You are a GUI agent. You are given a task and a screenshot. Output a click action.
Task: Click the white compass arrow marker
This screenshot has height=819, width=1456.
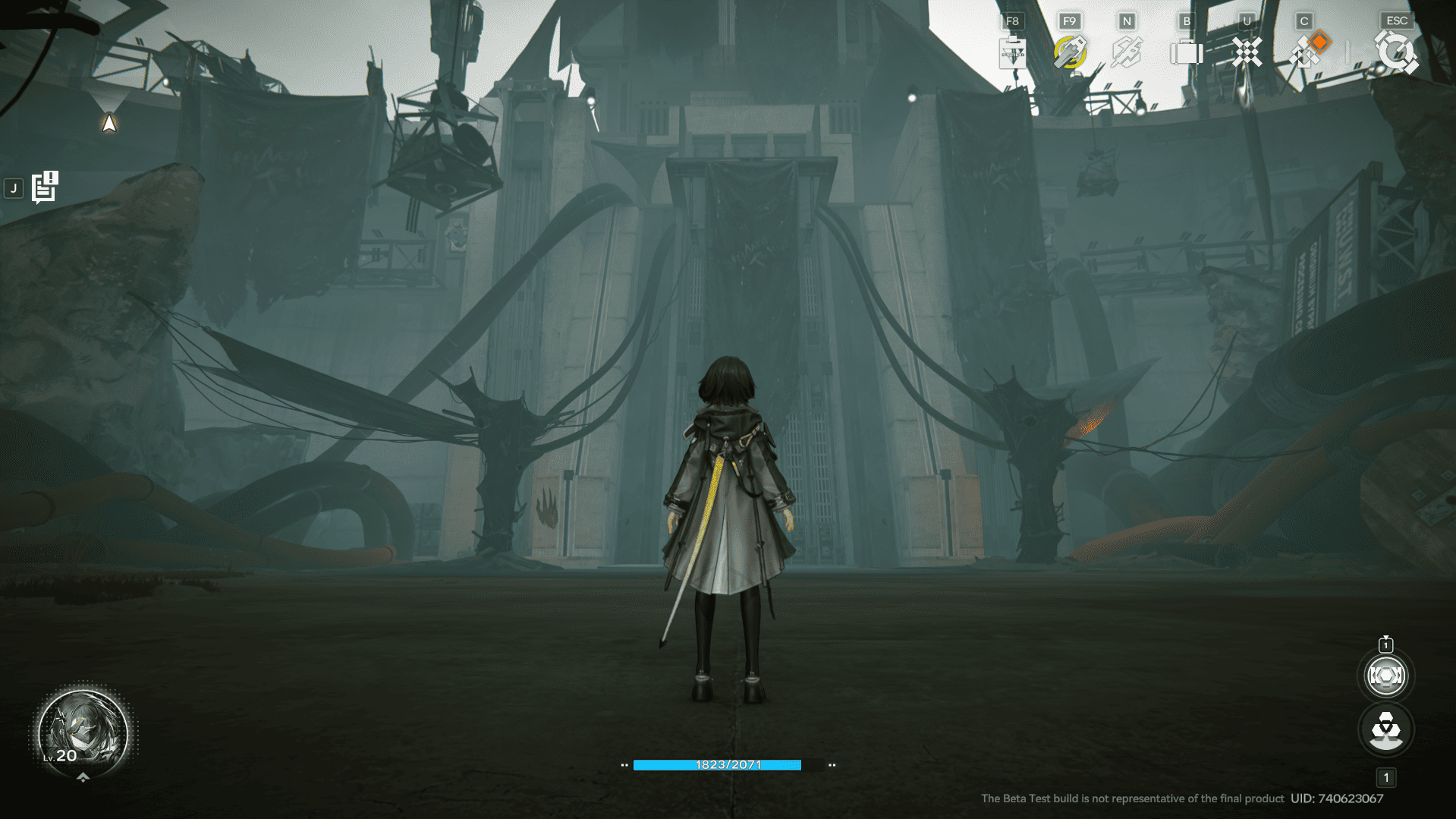point(109,123)
